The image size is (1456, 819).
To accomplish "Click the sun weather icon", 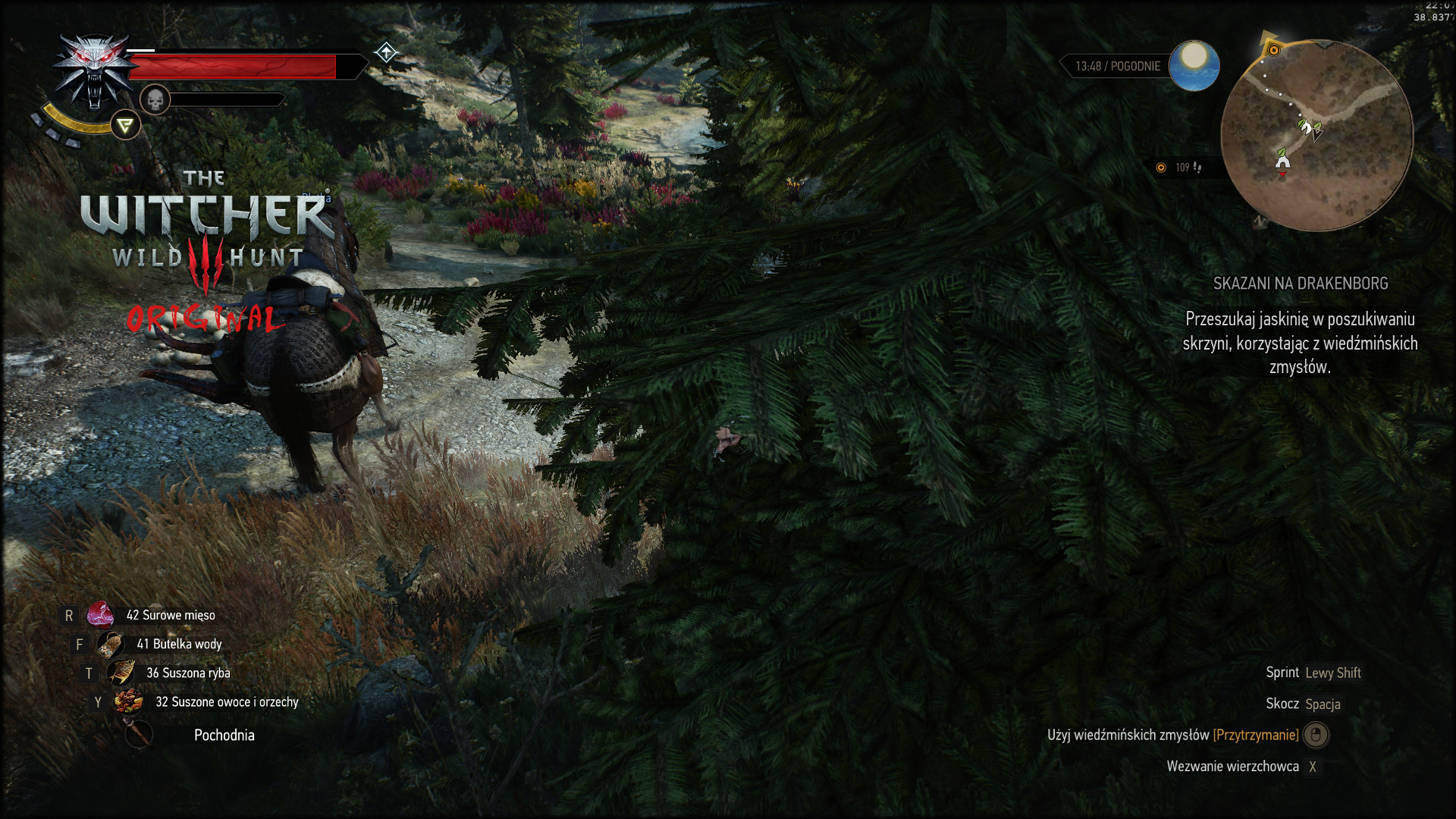I will pos(1194,65).
